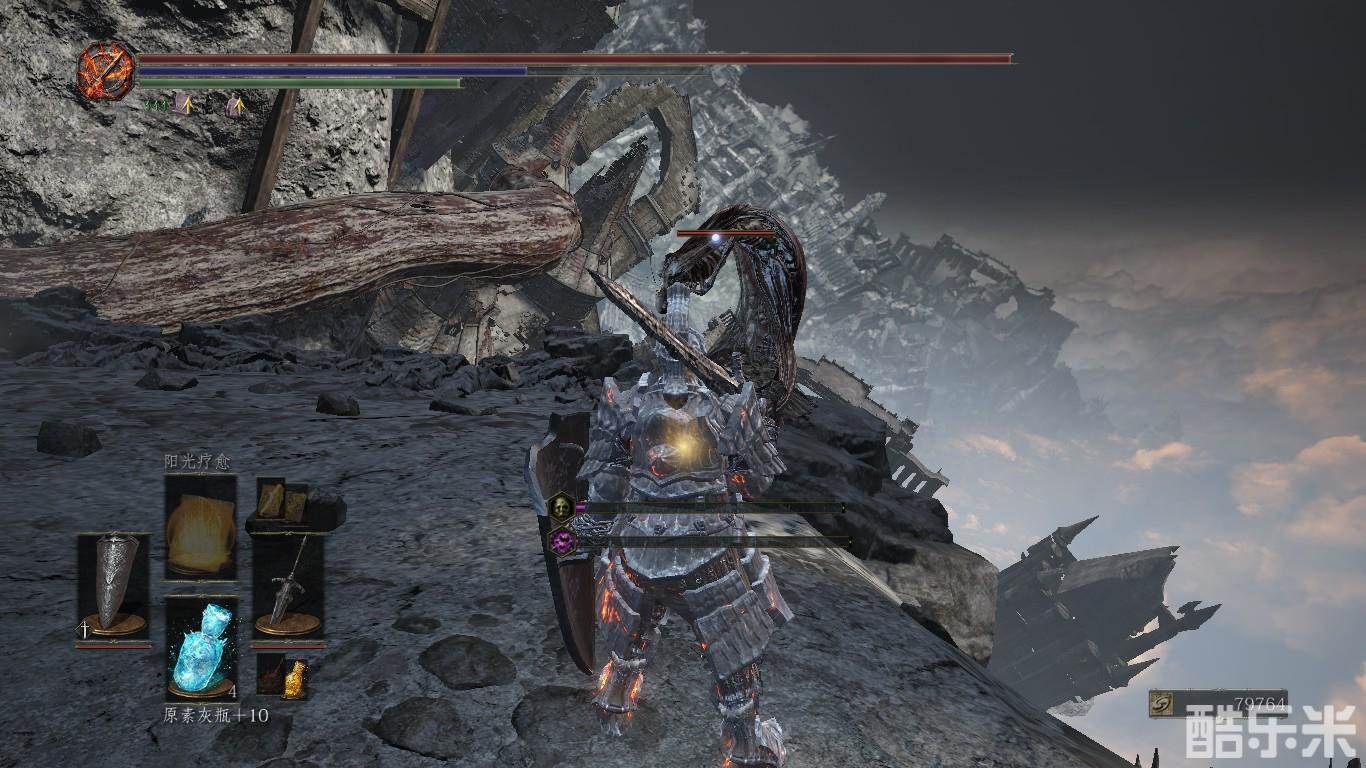Select the small golden item beside the flask
The width and height of the screenshot is (1366, 768).
click(x=294, y=678)
